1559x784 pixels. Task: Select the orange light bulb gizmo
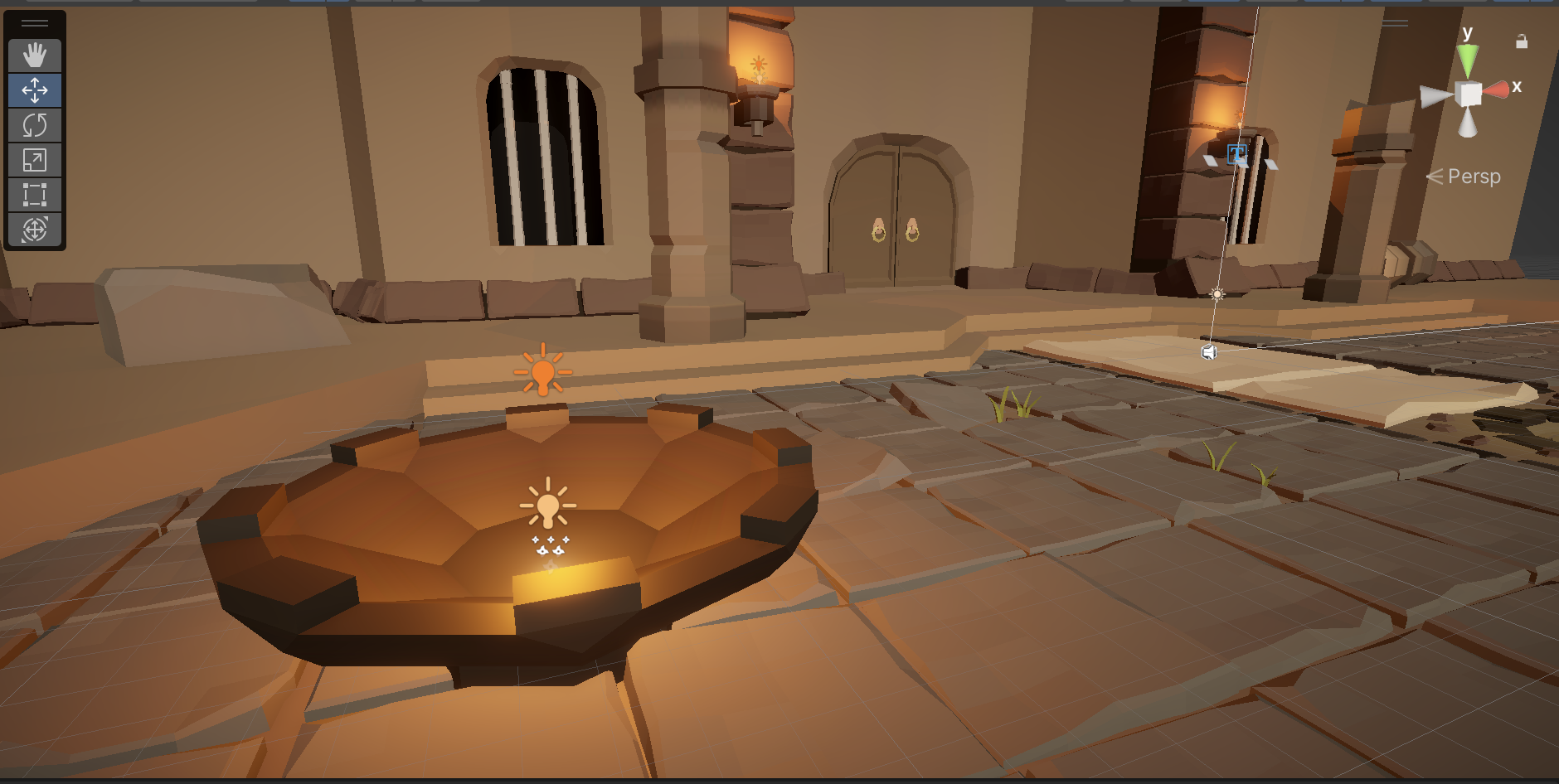point(543,370)
